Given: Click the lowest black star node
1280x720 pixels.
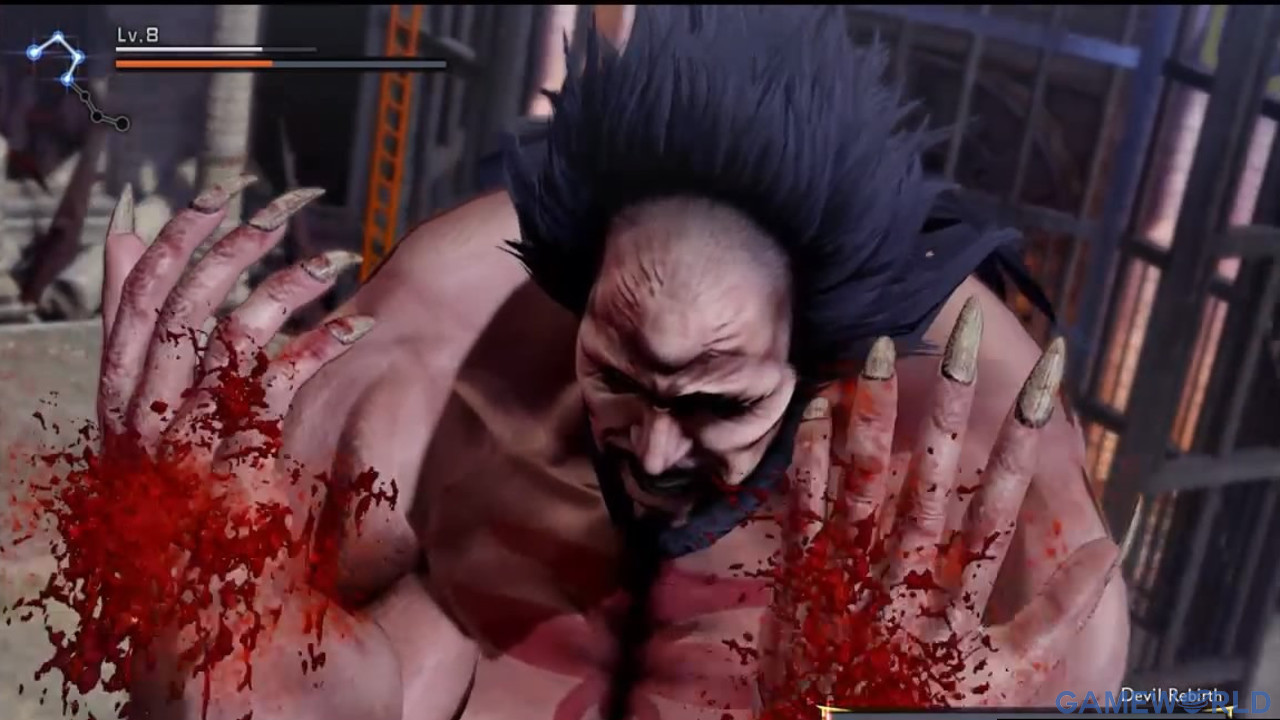Looking at the screenshot, I should coord(121,123).
